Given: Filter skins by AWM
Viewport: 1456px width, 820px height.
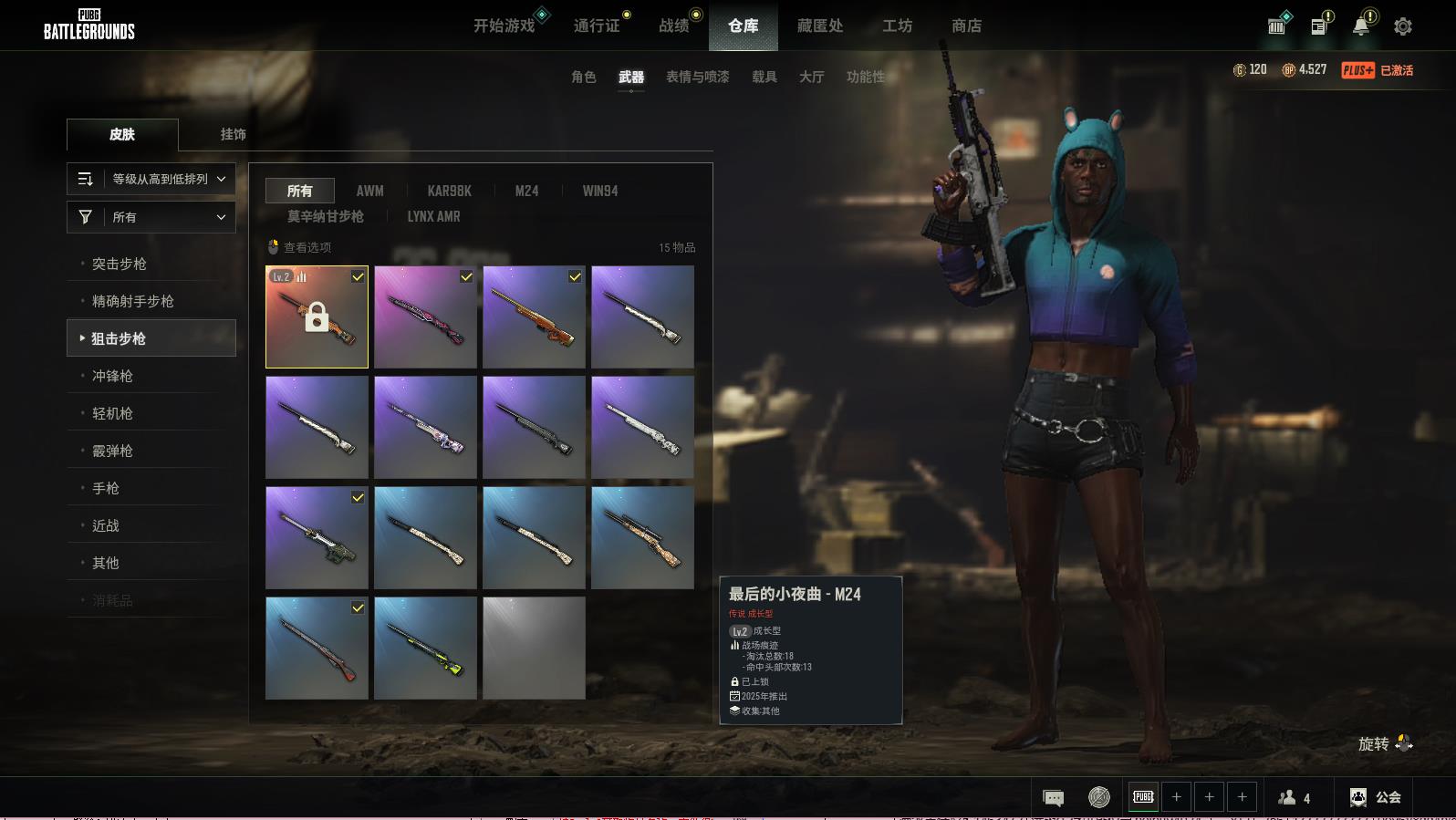Looking at the screenshot, I should click(x=369, y=191).
